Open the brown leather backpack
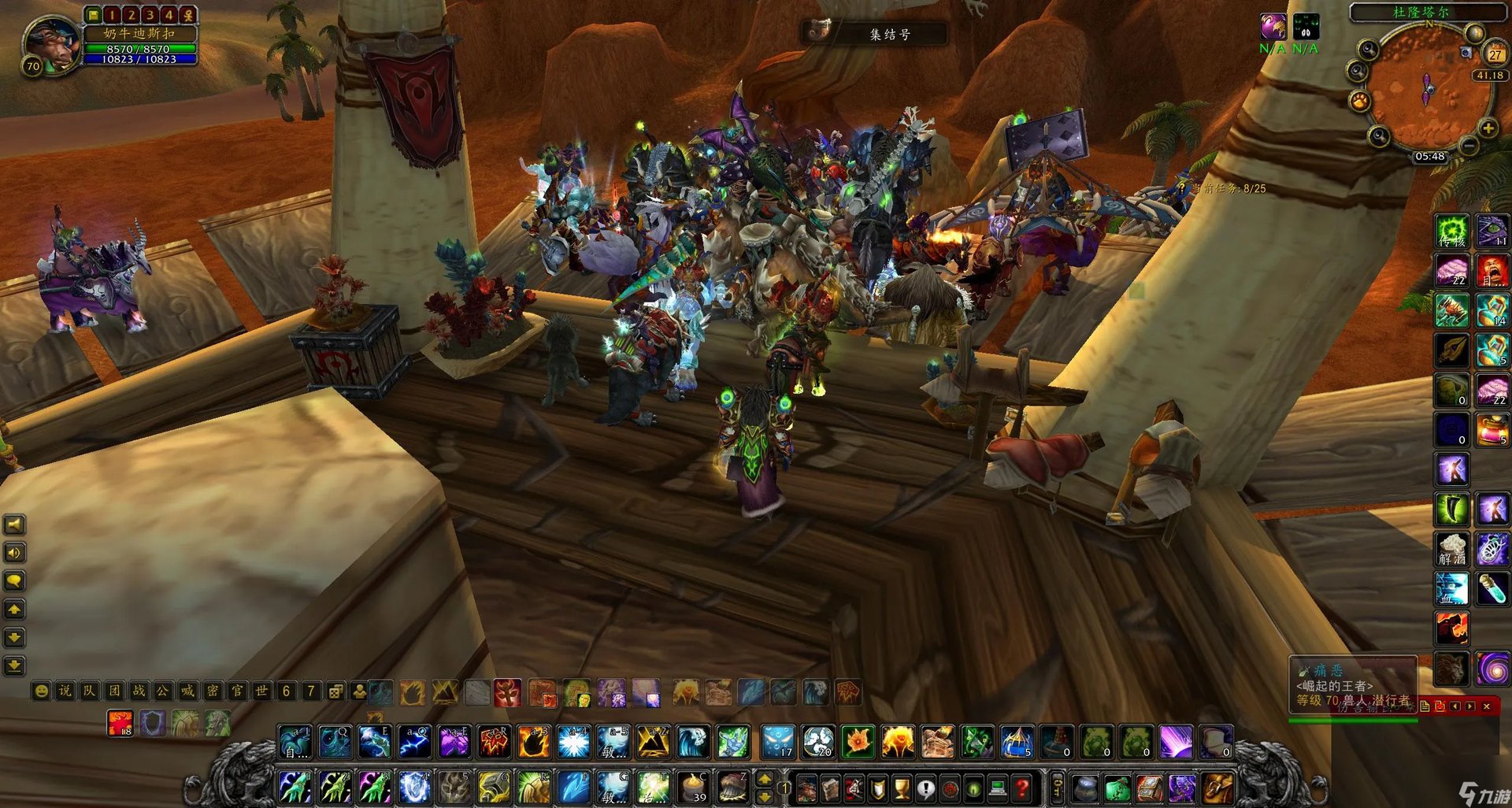This screenshot has height=808, width=1512. tap(1217, 787)
